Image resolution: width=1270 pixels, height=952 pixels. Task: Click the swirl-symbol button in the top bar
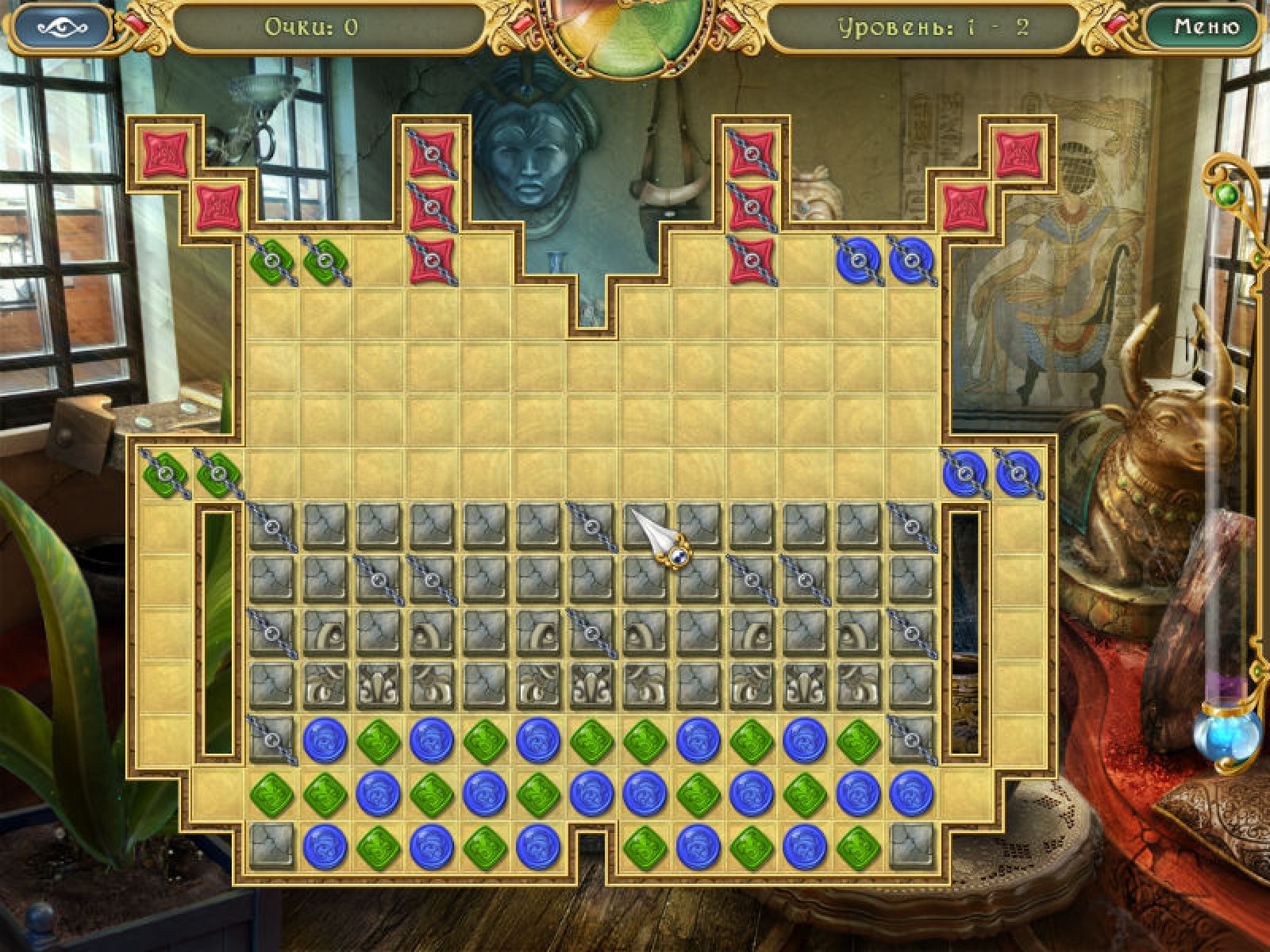(63, 28)
